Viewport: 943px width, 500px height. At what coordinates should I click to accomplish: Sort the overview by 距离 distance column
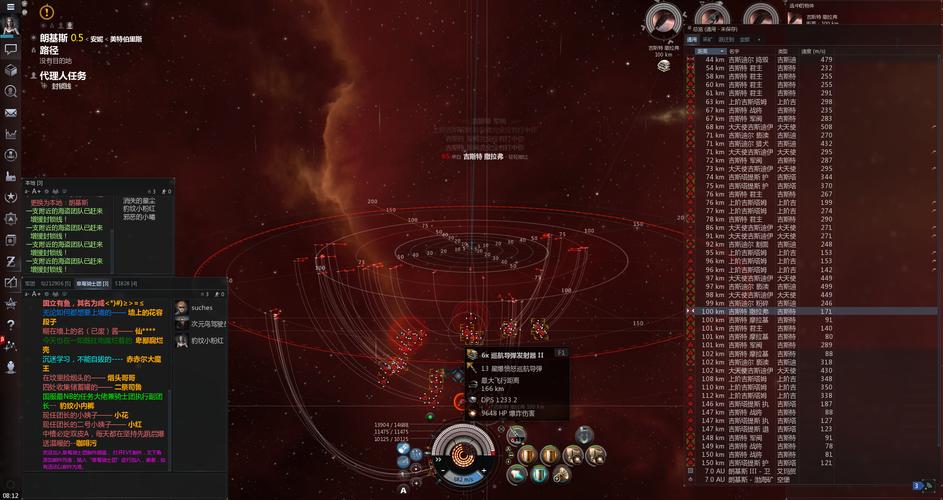(711, 50)
